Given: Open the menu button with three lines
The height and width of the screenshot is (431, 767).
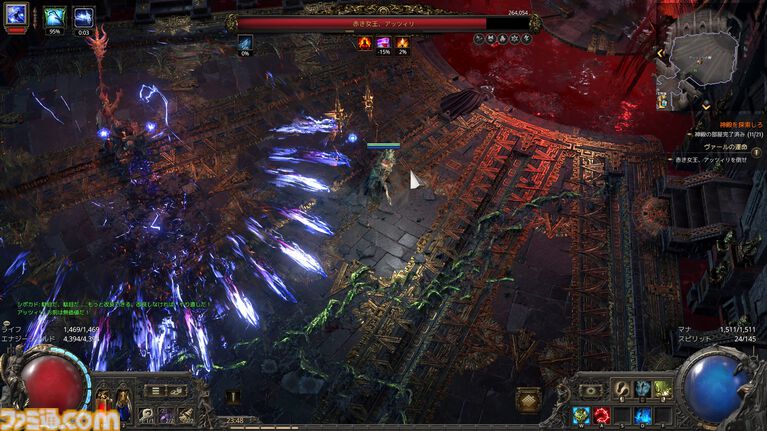Looking at the screenshot, I should [x=153, y=391].
